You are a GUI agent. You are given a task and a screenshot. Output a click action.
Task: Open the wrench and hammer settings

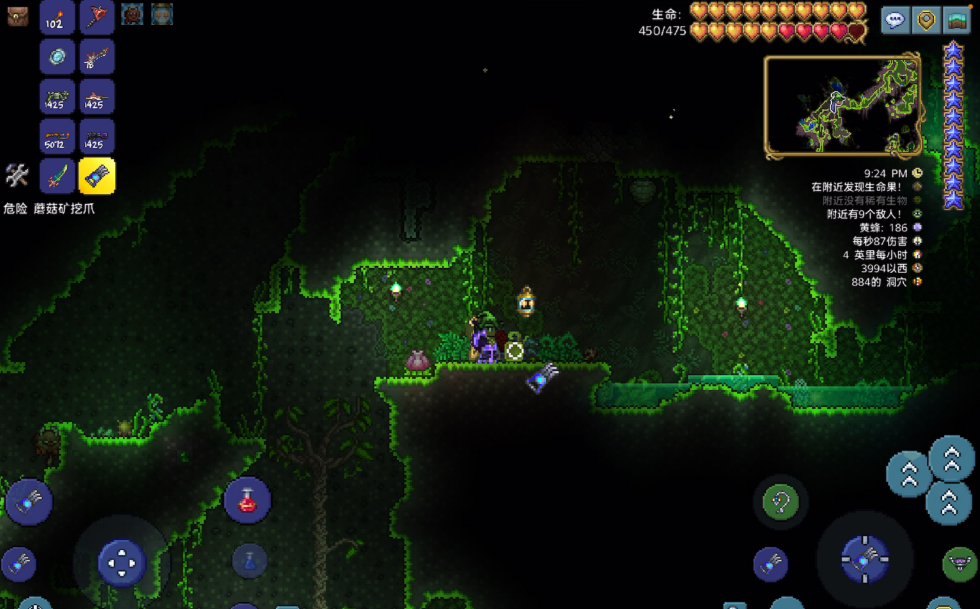[17, 176]
